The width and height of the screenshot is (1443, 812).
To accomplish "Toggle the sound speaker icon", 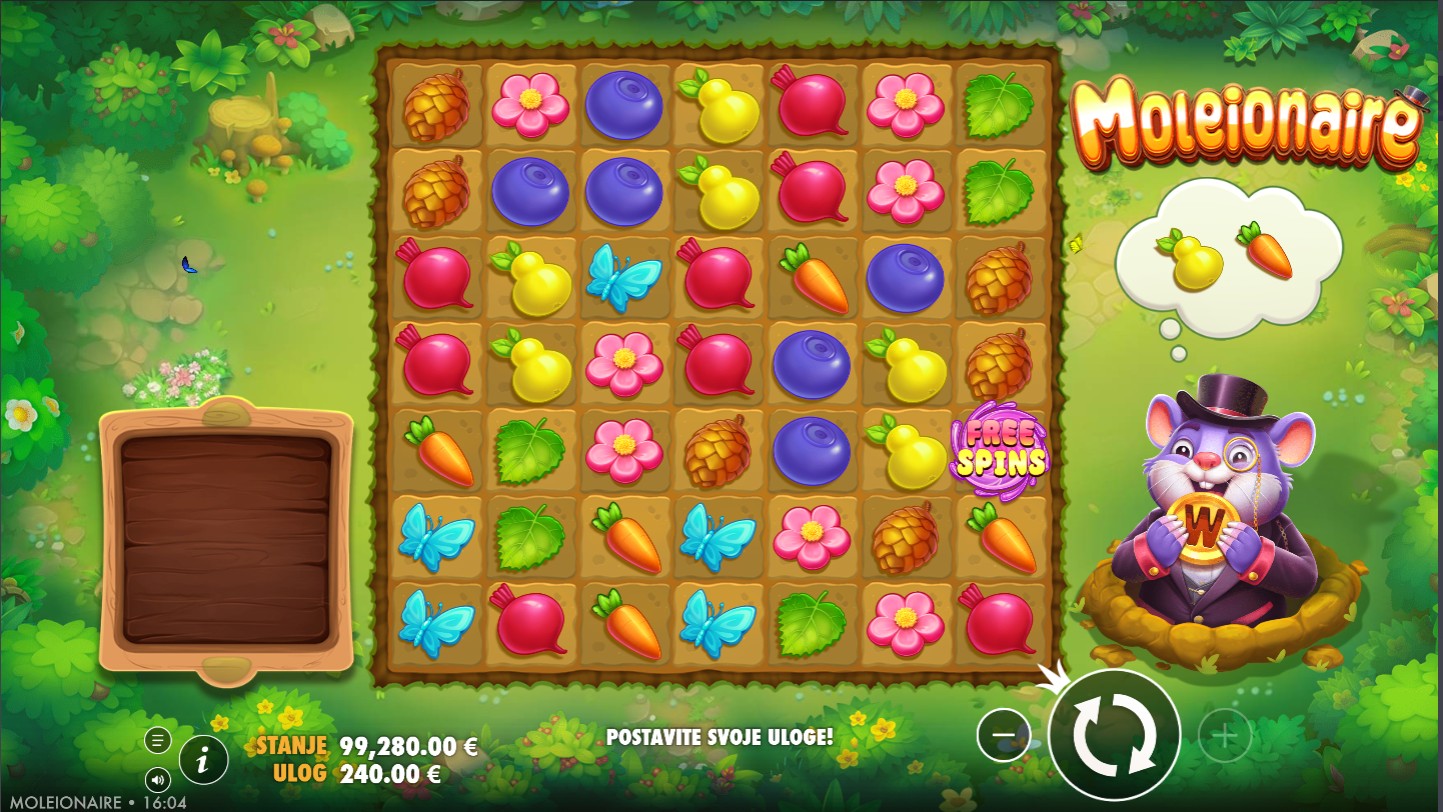I will (158, 779).
